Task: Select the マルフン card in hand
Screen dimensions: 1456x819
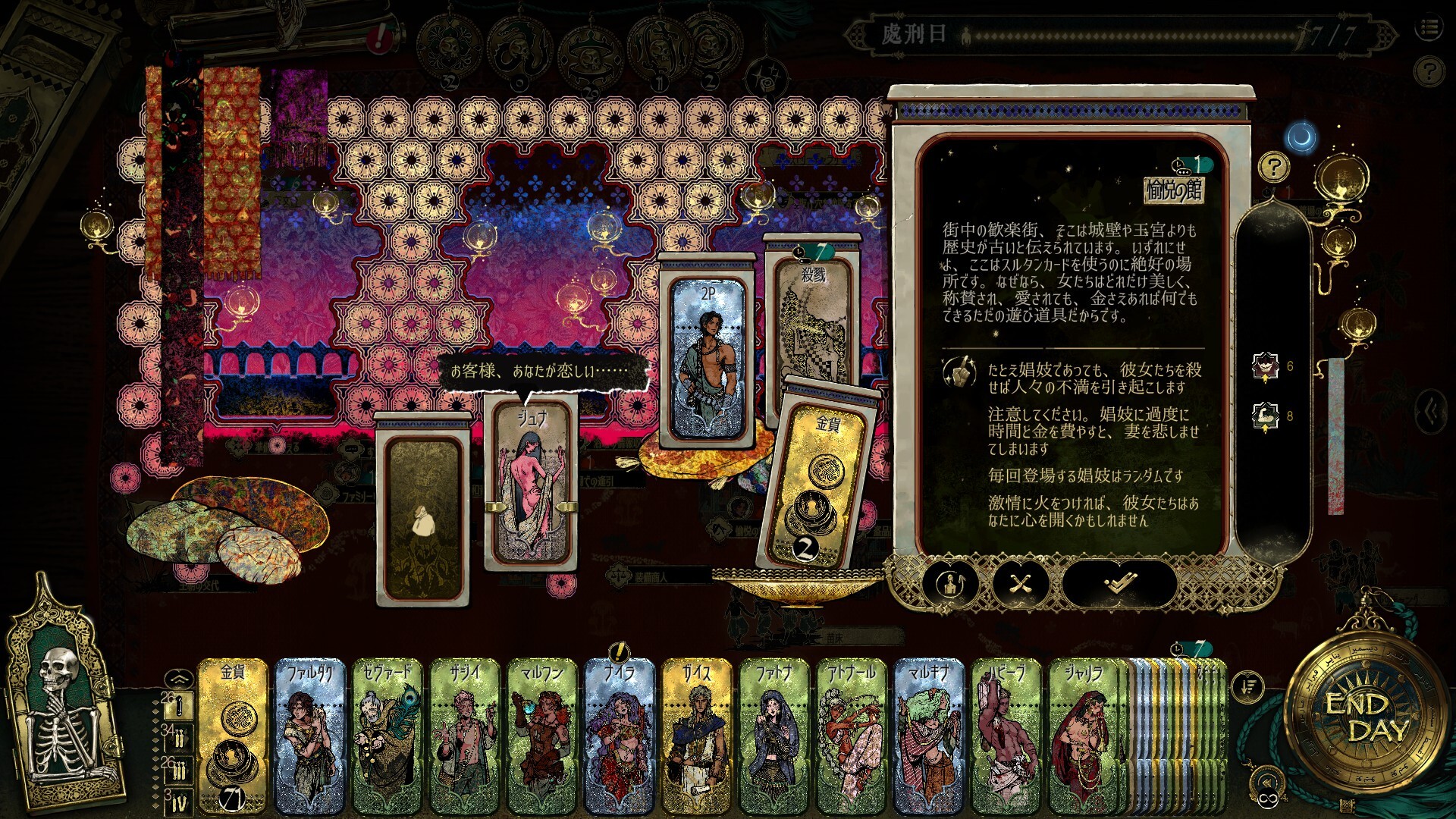Action: [x=542, y=736]
